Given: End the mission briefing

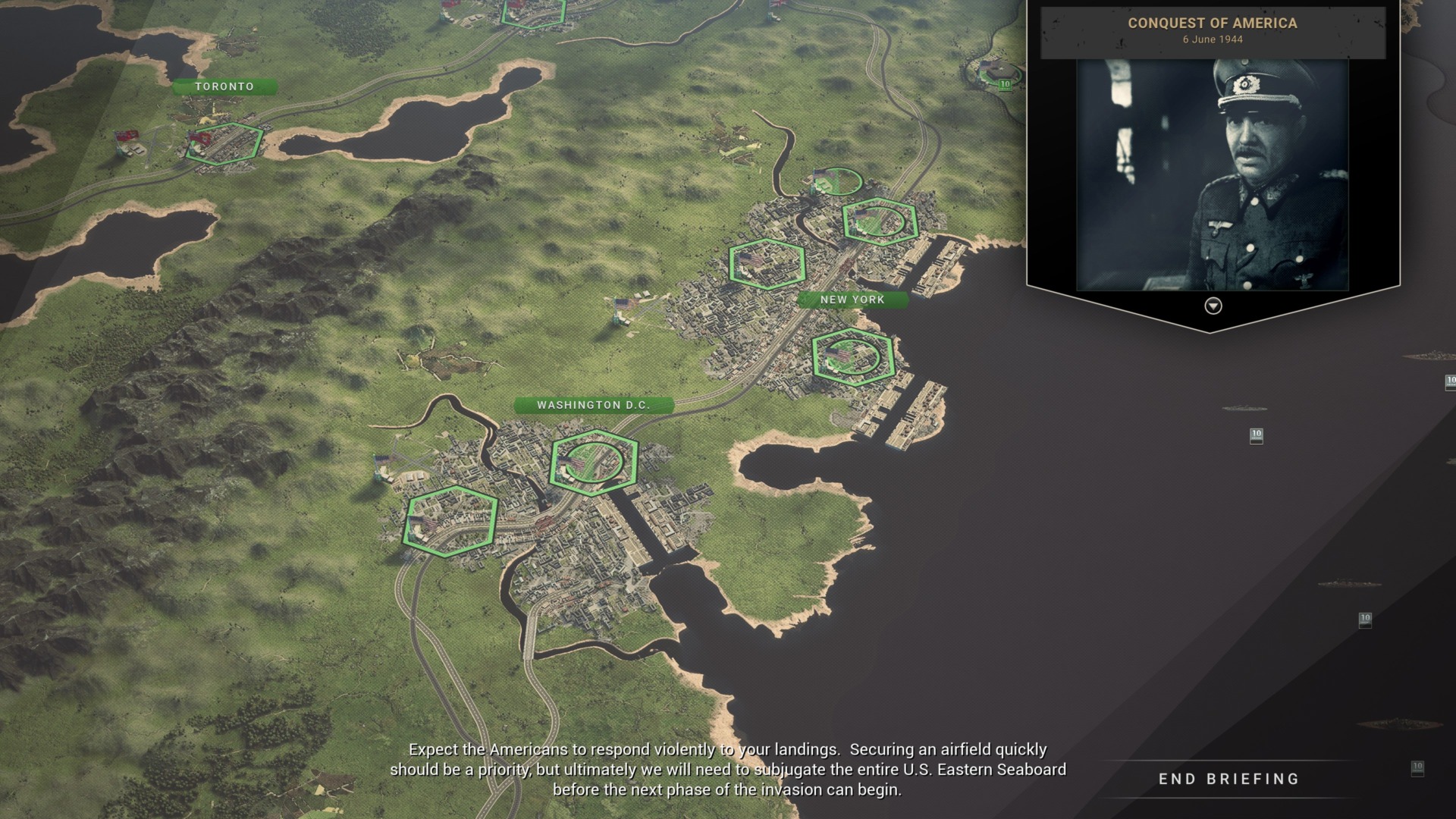Looking at the screenshot, I should [1228, 779].
